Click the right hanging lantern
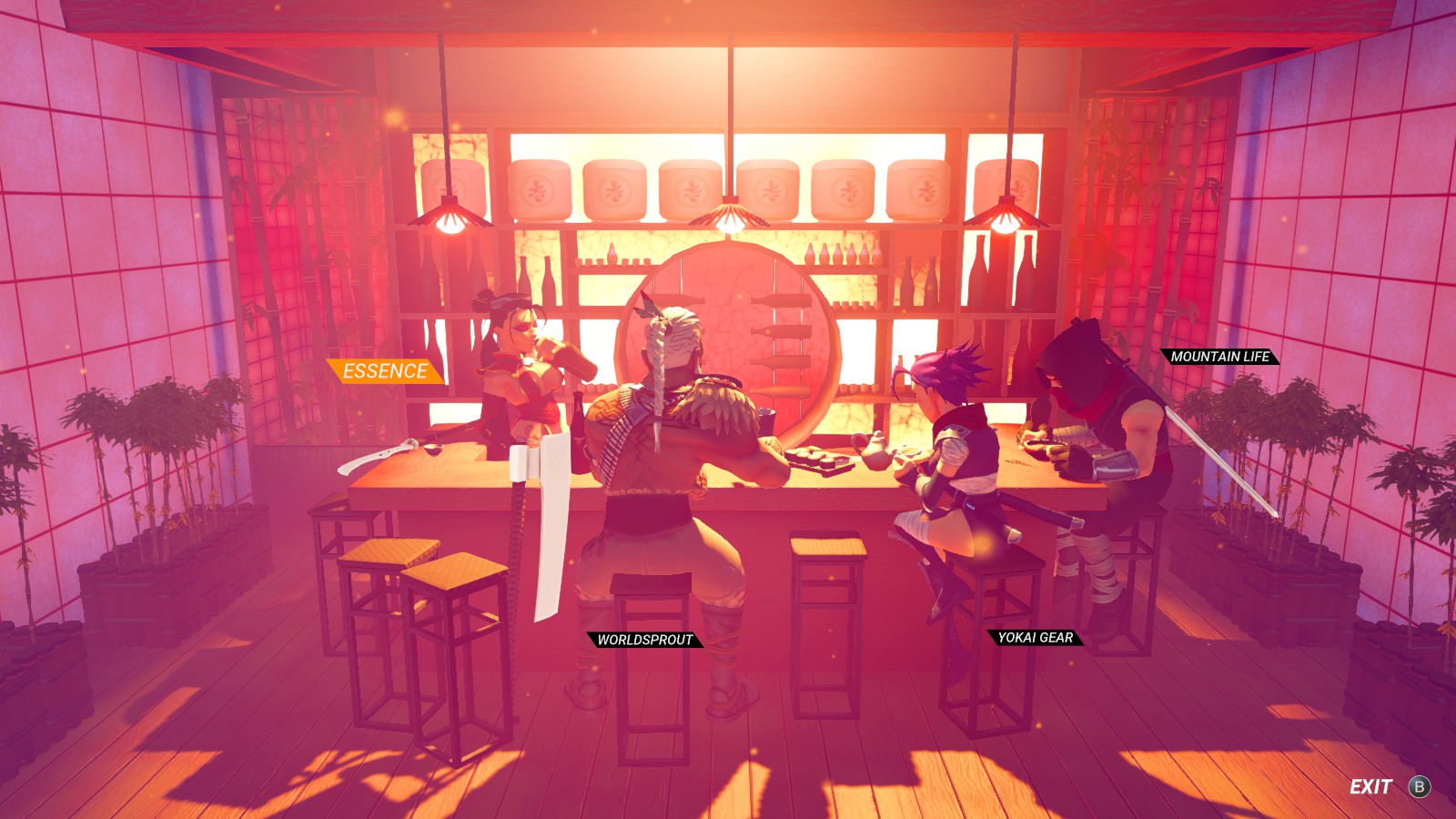Viewport: 1456px width, 819px height. pos(1006,221)
